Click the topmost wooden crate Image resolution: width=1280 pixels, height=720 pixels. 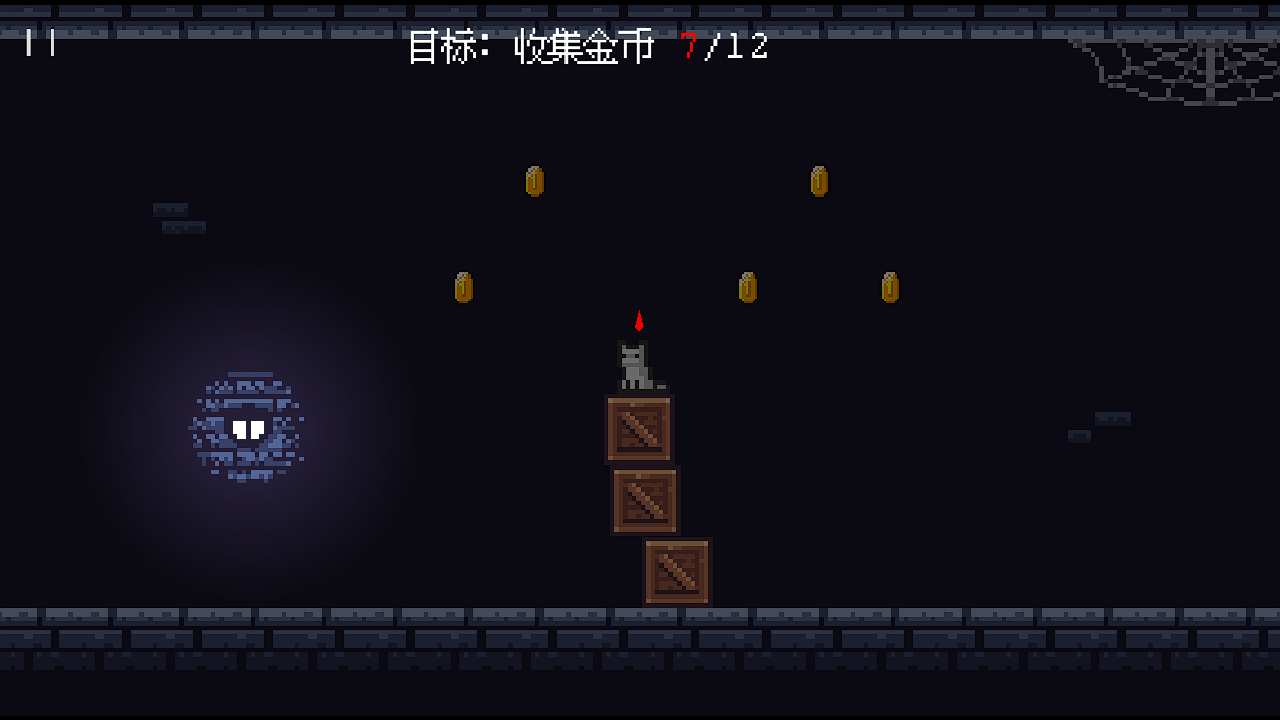coord(638,430)
